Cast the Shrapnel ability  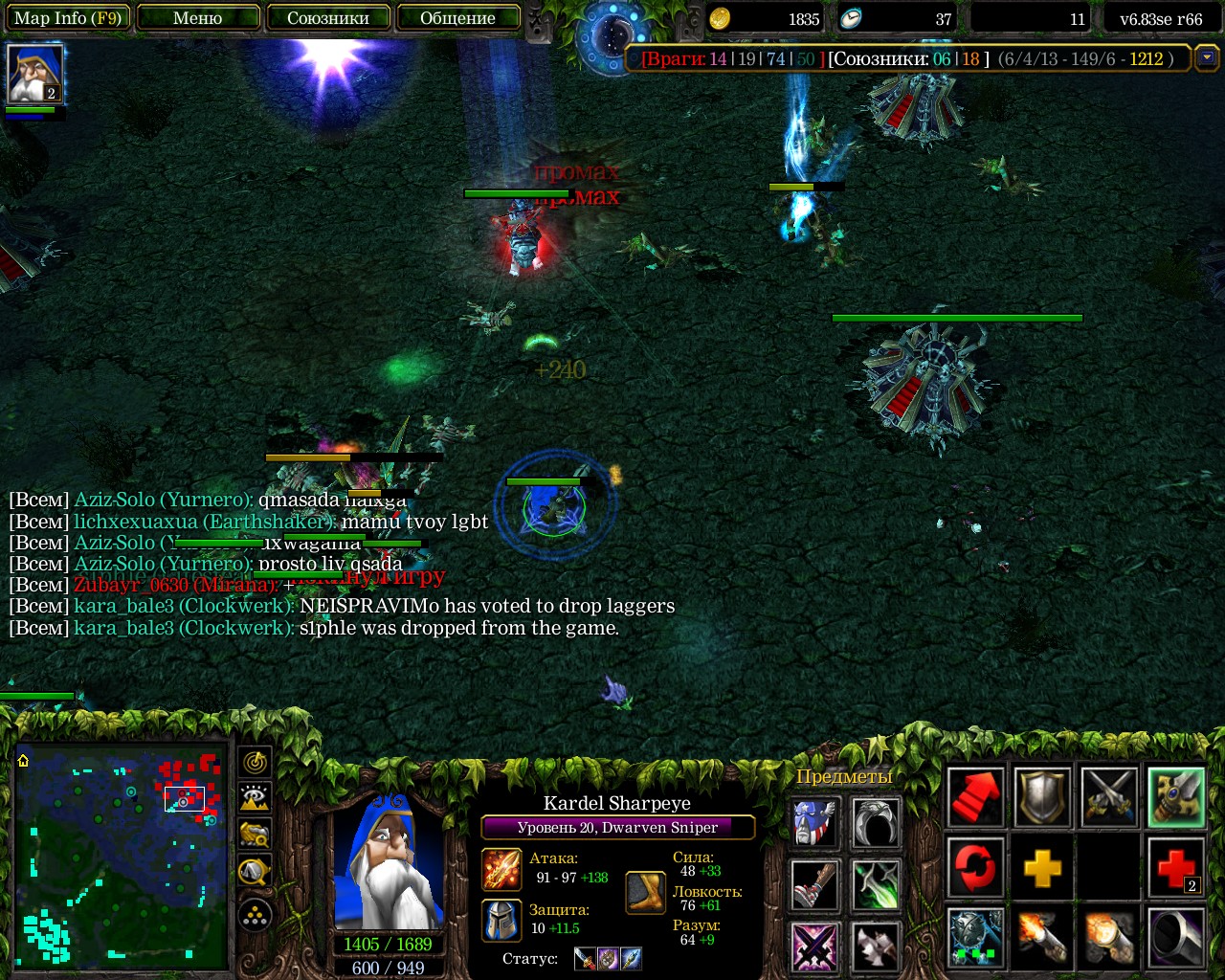(x=975, y=938)
